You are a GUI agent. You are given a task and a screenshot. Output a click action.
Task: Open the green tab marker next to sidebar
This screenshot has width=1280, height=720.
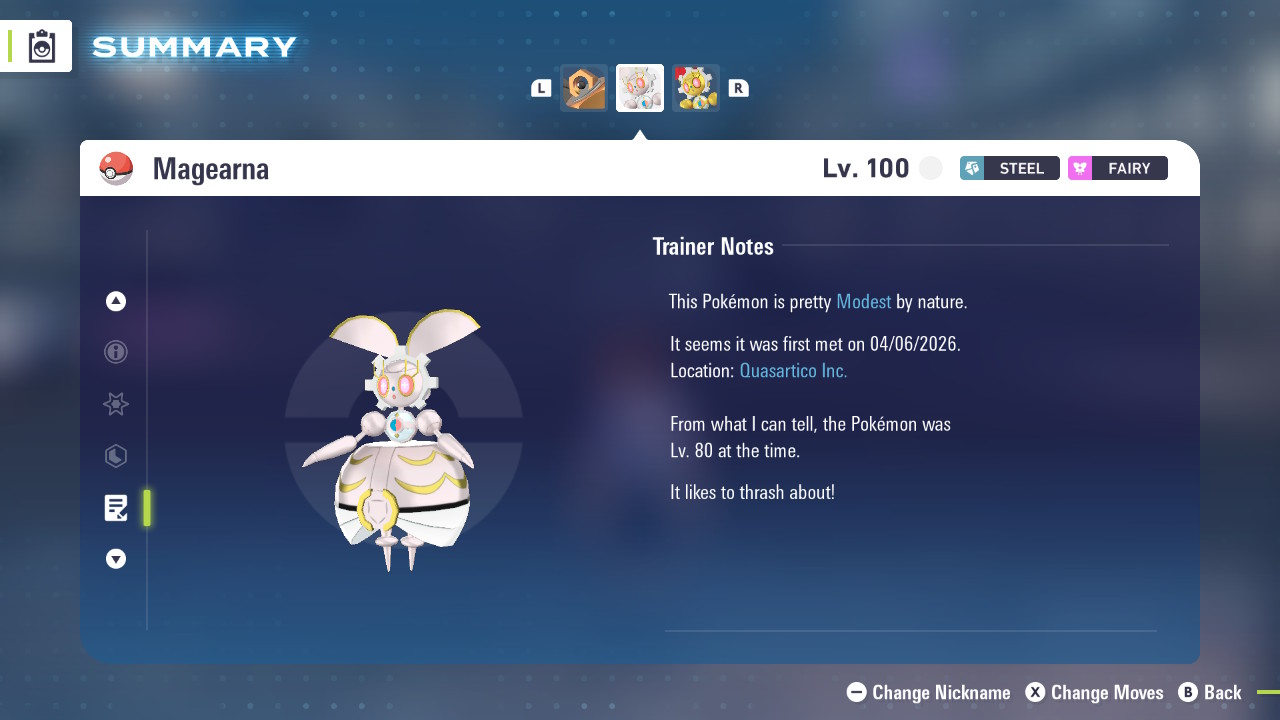147,508
